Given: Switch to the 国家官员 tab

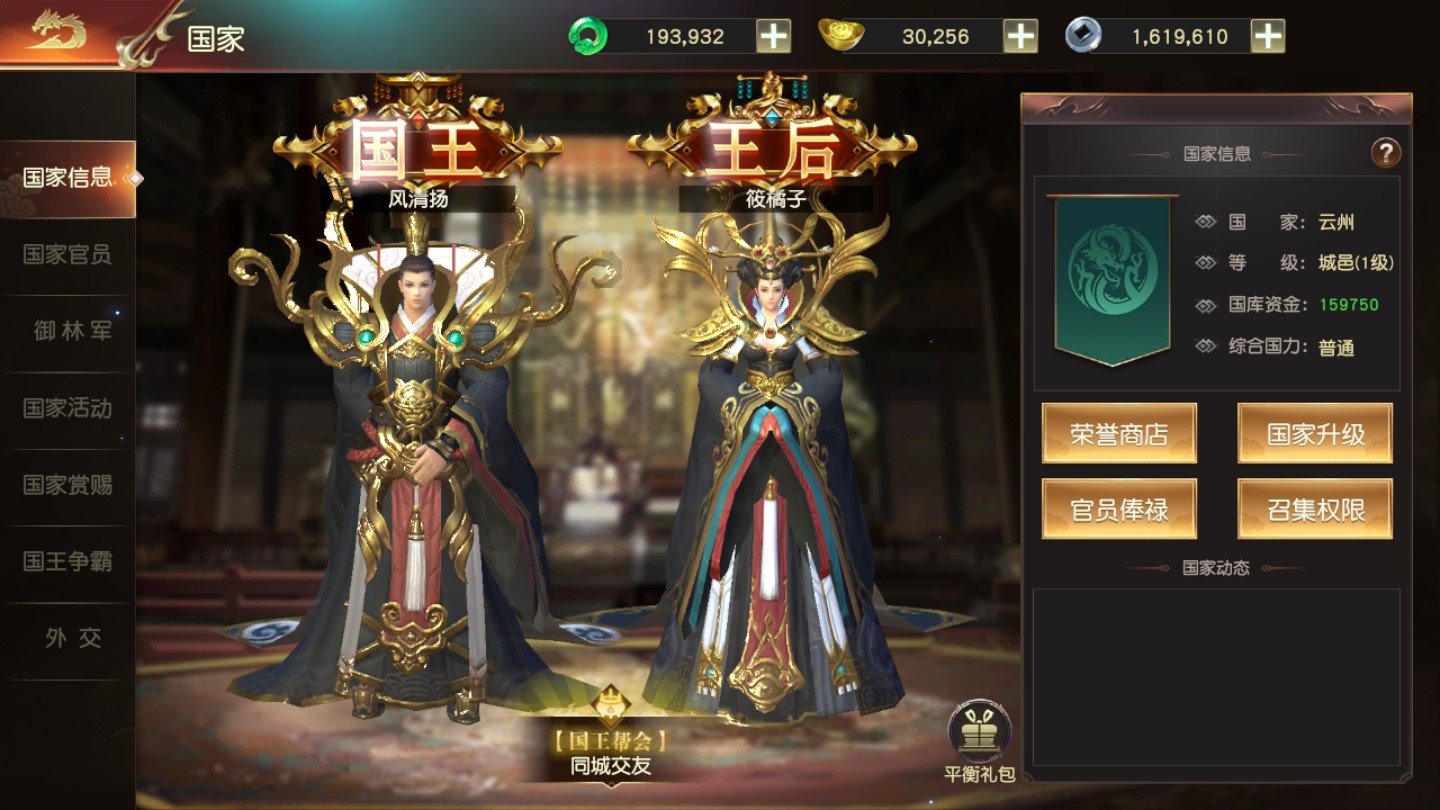Looking at the screenshot, I should [x=66, y=256].
